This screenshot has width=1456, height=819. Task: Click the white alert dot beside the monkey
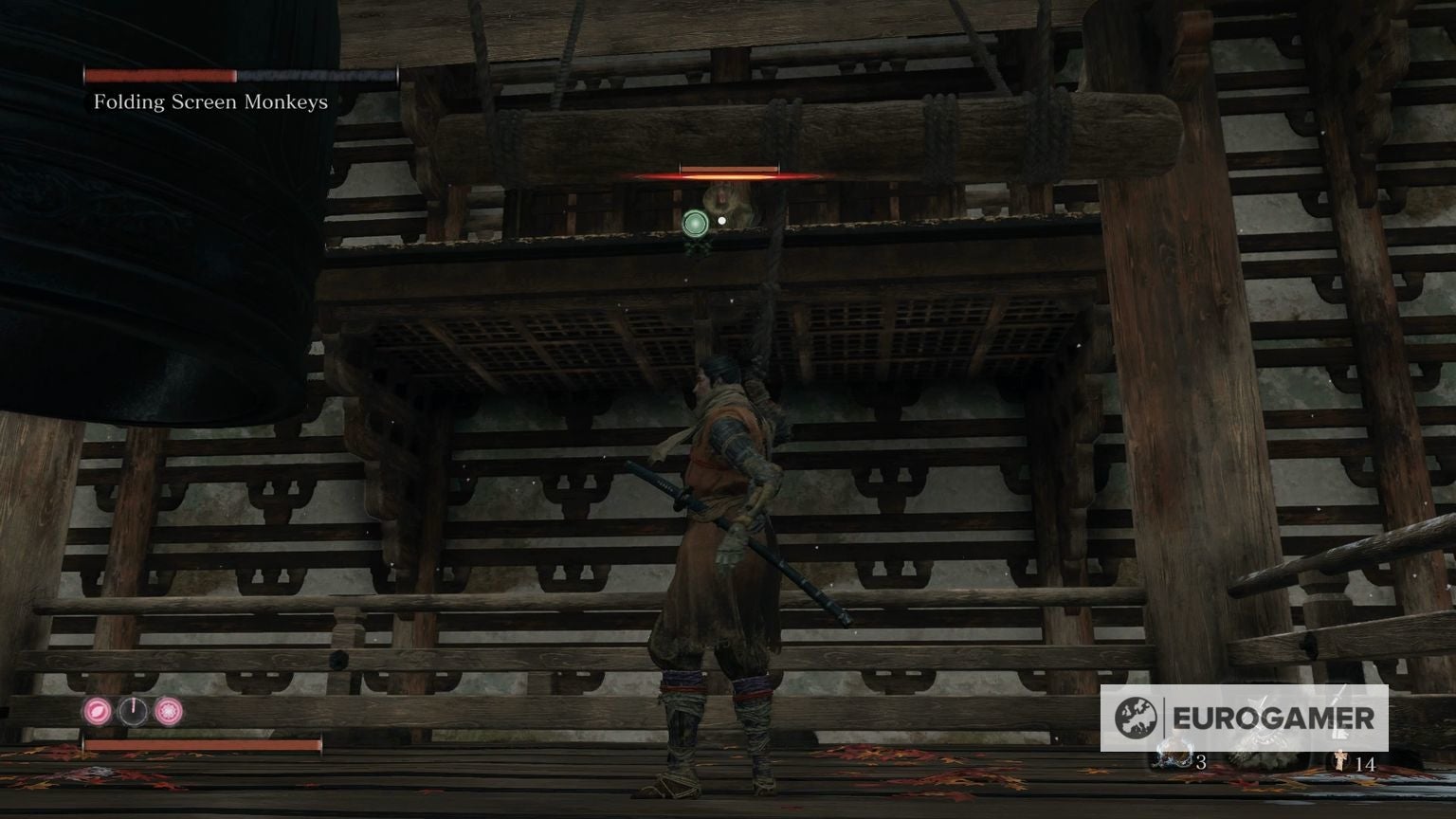(720, 219)
